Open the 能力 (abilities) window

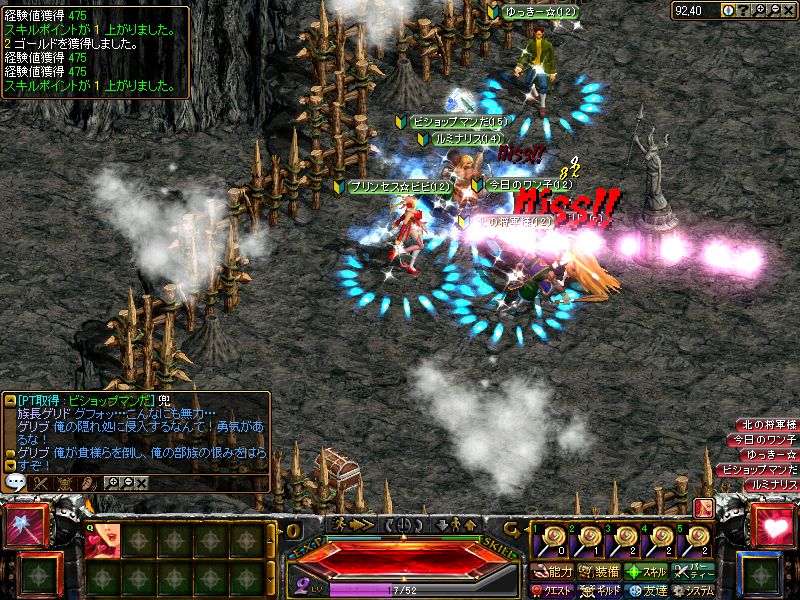coord(551,572)
